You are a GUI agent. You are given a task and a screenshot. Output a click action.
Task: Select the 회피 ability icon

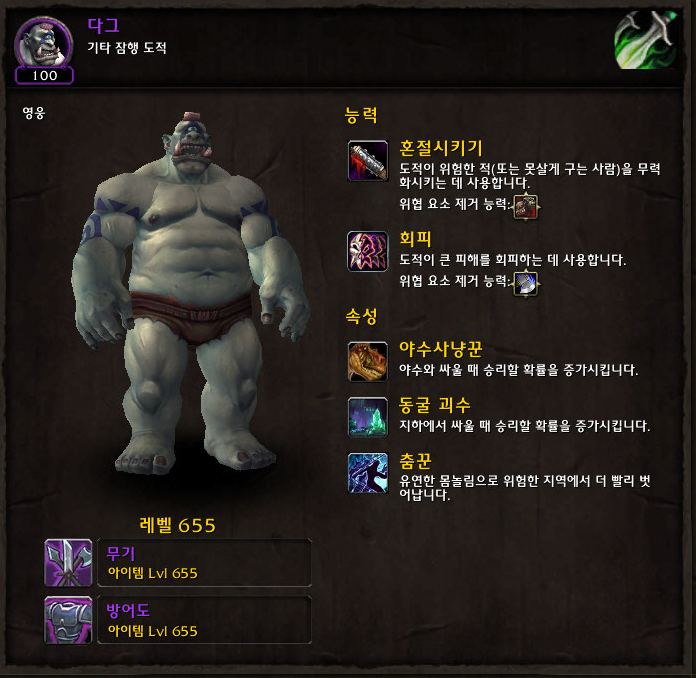click(x=367, y=251)
